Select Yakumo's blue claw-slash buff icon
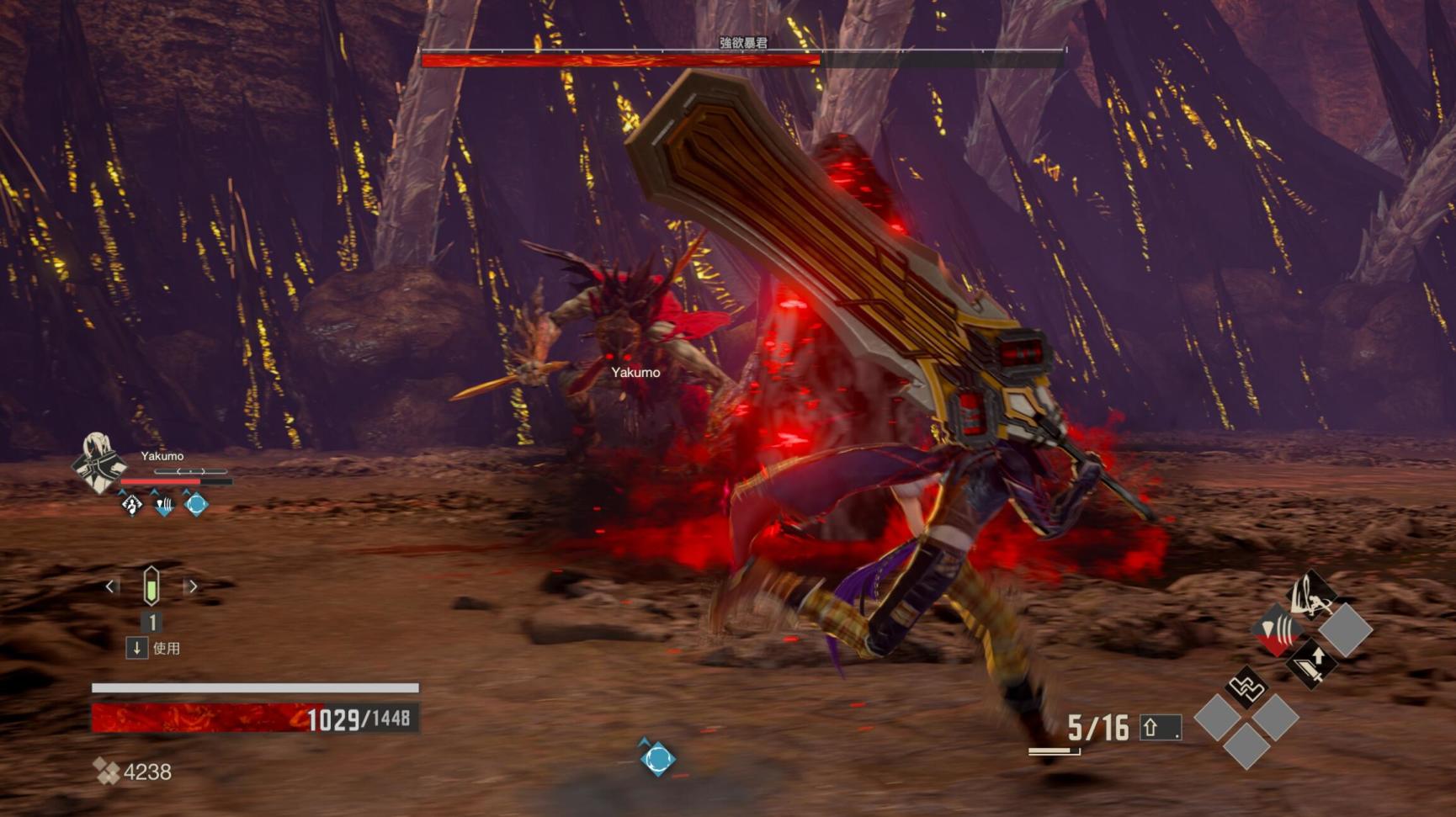Screen dimensions: 1456x817 [164, 505]
